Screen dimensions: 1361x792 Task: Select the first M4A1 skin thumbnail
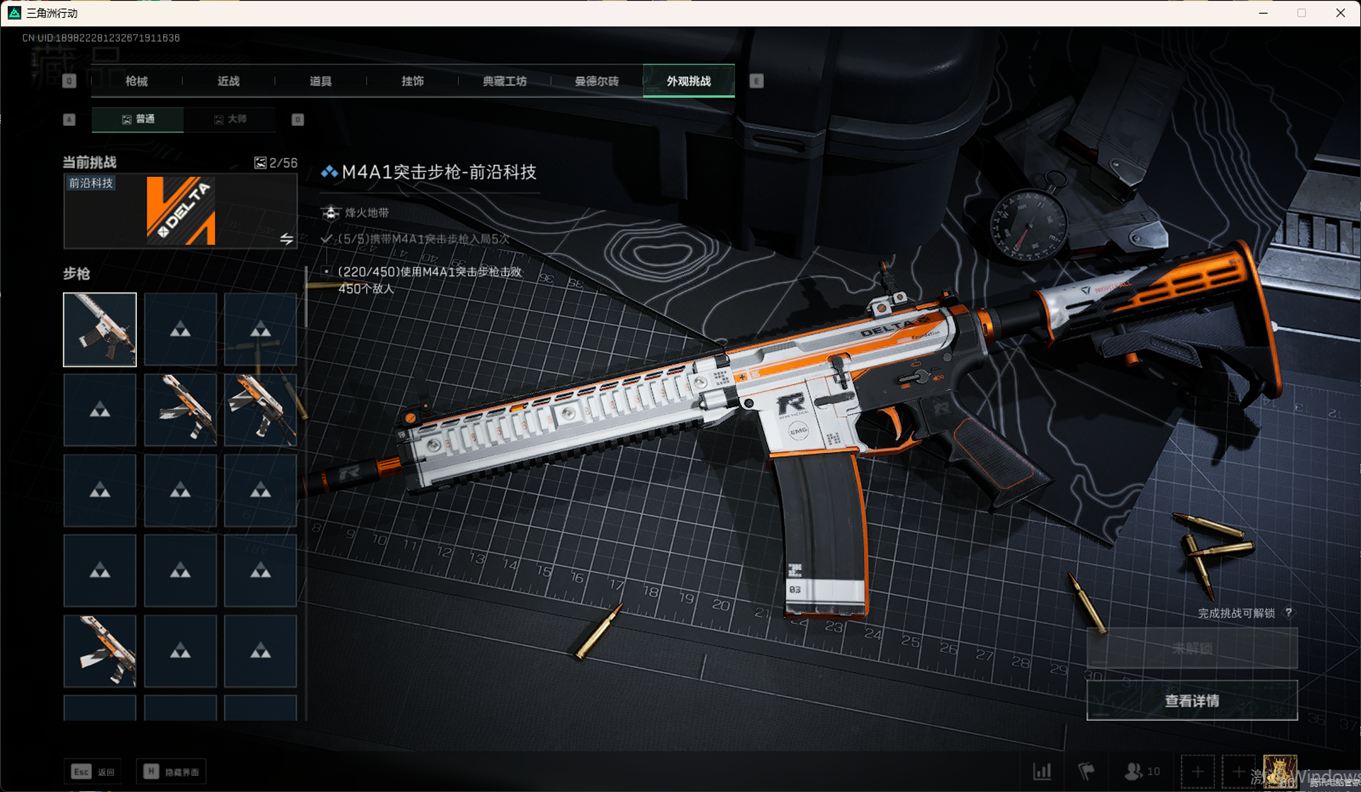pyautogui.click(x=100, y=330)
